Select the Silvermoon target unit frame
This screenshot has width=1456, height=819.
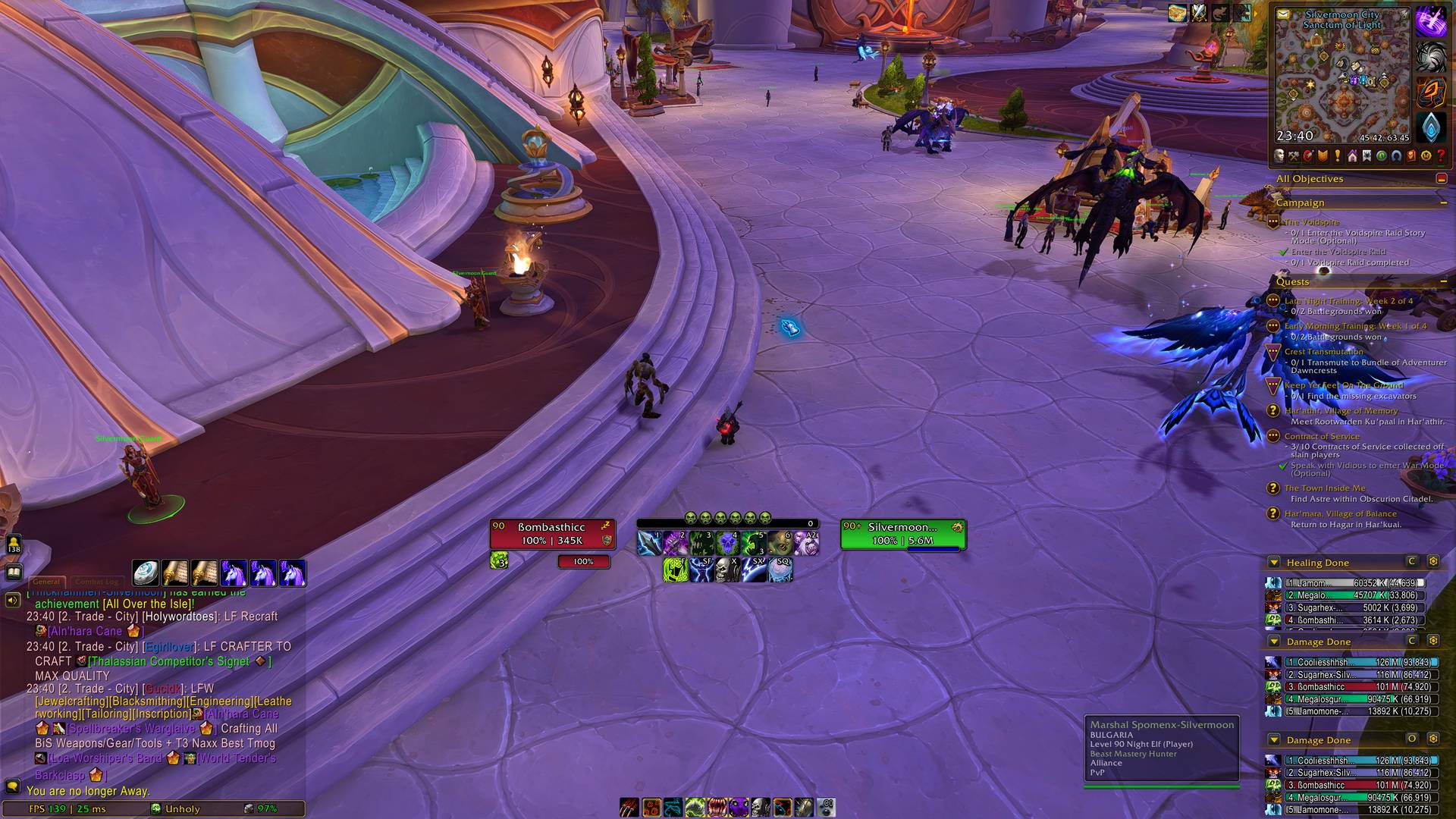pos(902,533)
